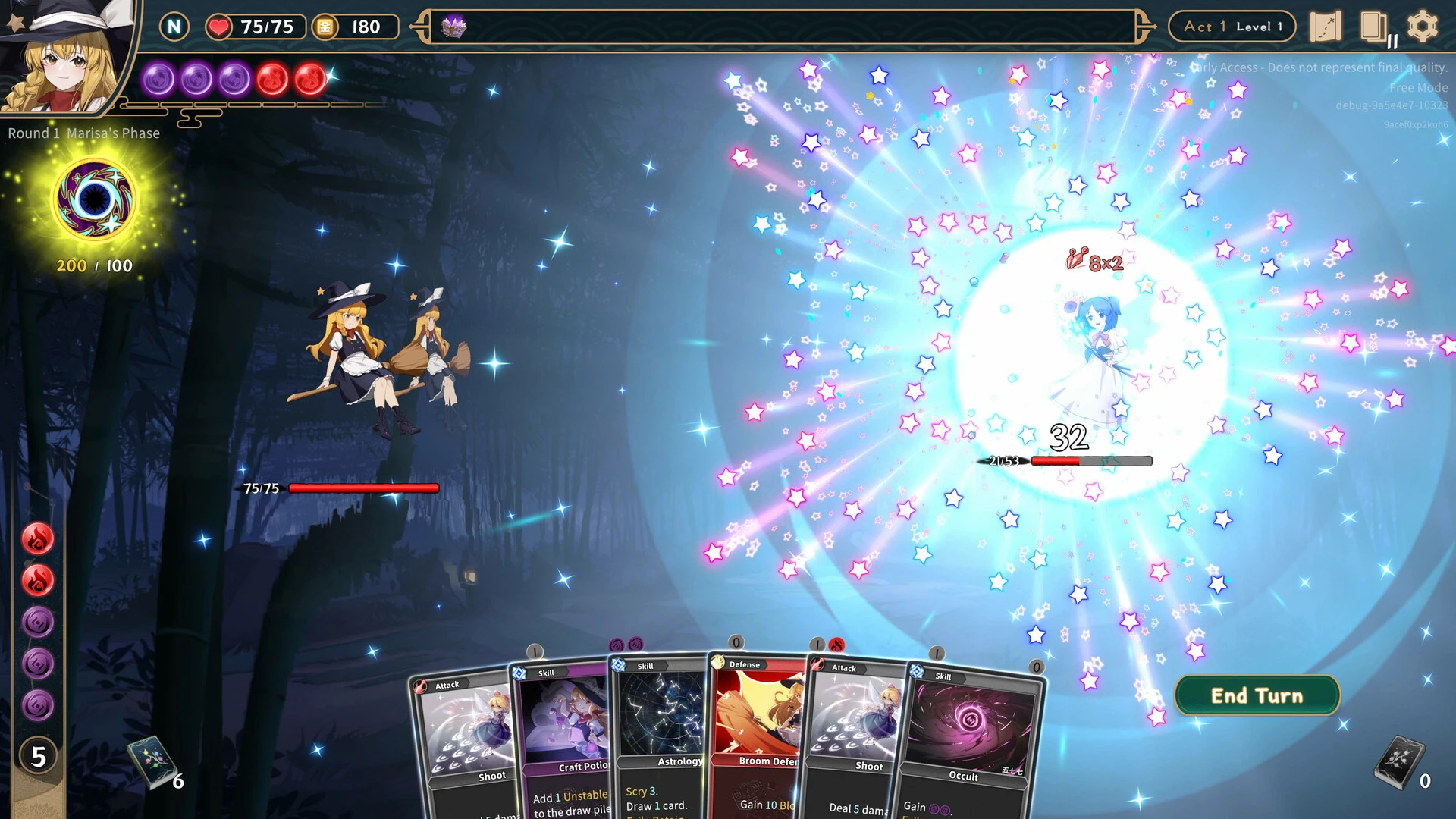End the current turn
1456x819 pixels.
pos(1257,695)
